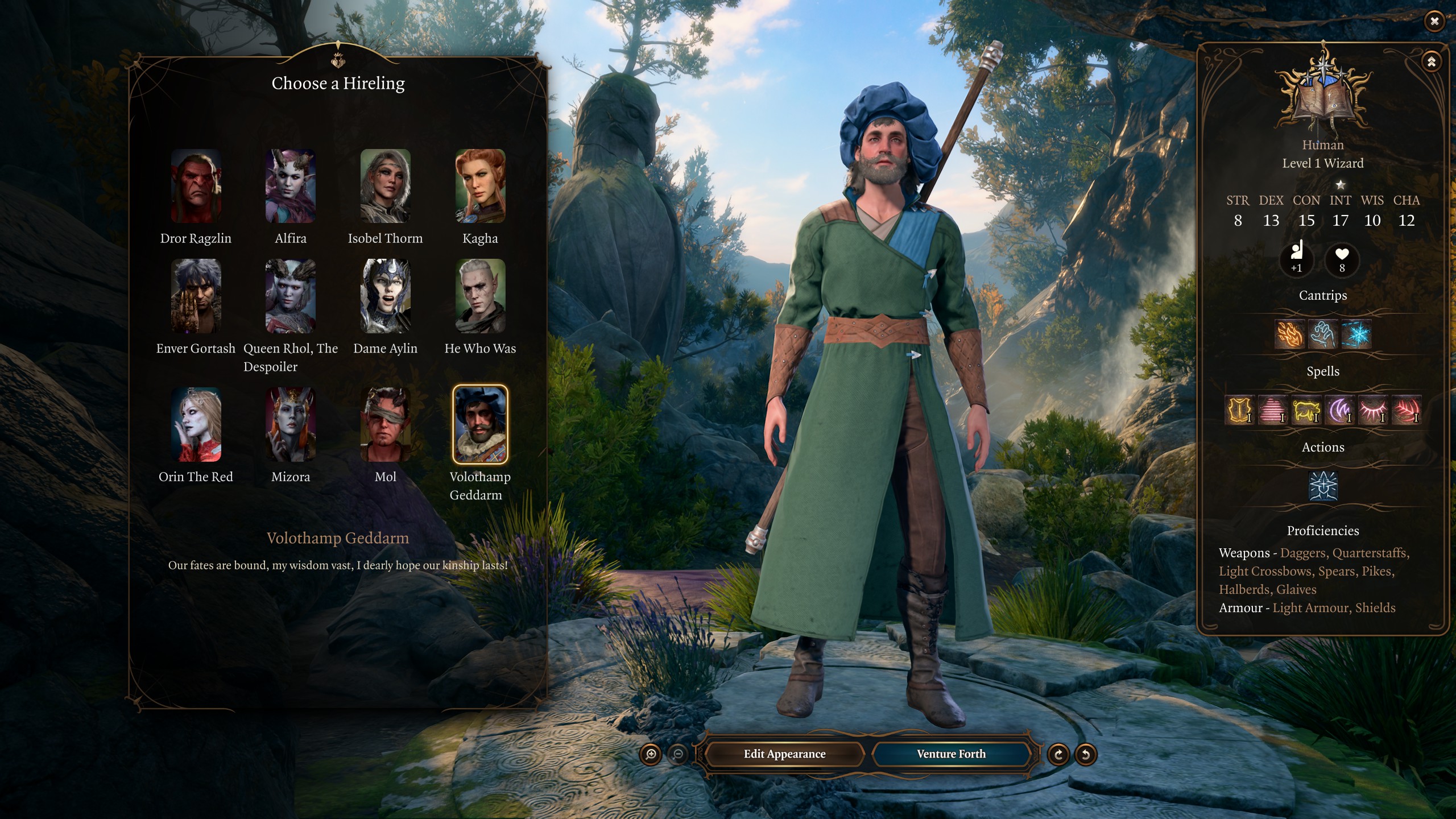This screenshot has width=1456, height=819.
Task: Select Orin The Red portrait
Action: pos(196,424)
